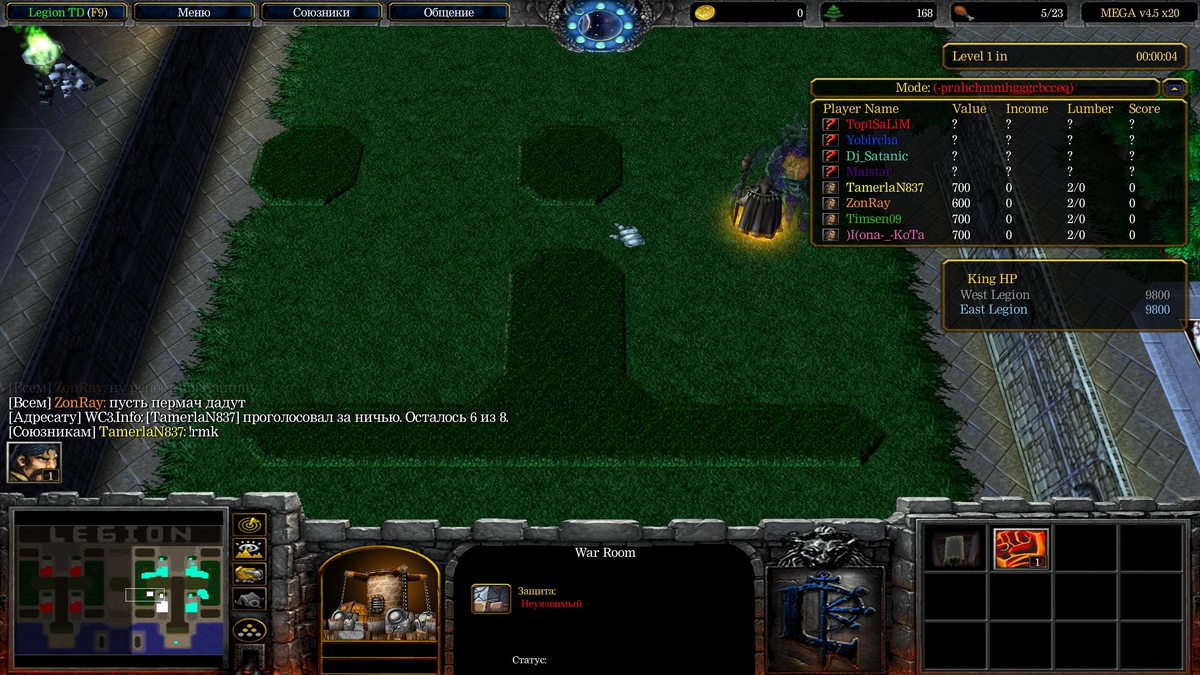Click the War Room unit portrait
The height and width of the screenshot is (675, 1200).
tap(379, 596)
